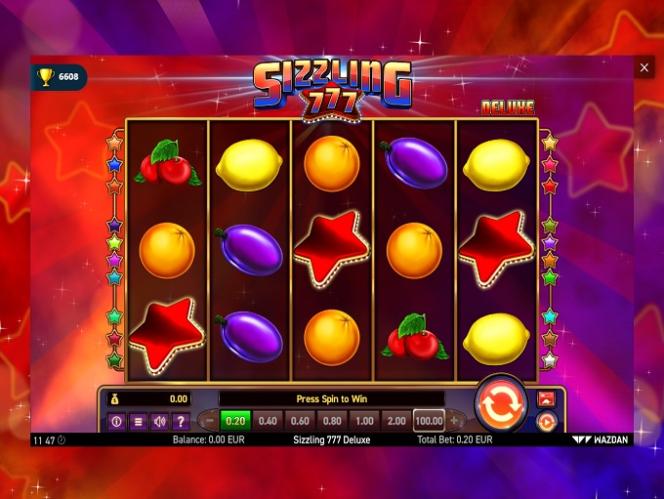Toggle the sound speaker icon

click(159, 421)
